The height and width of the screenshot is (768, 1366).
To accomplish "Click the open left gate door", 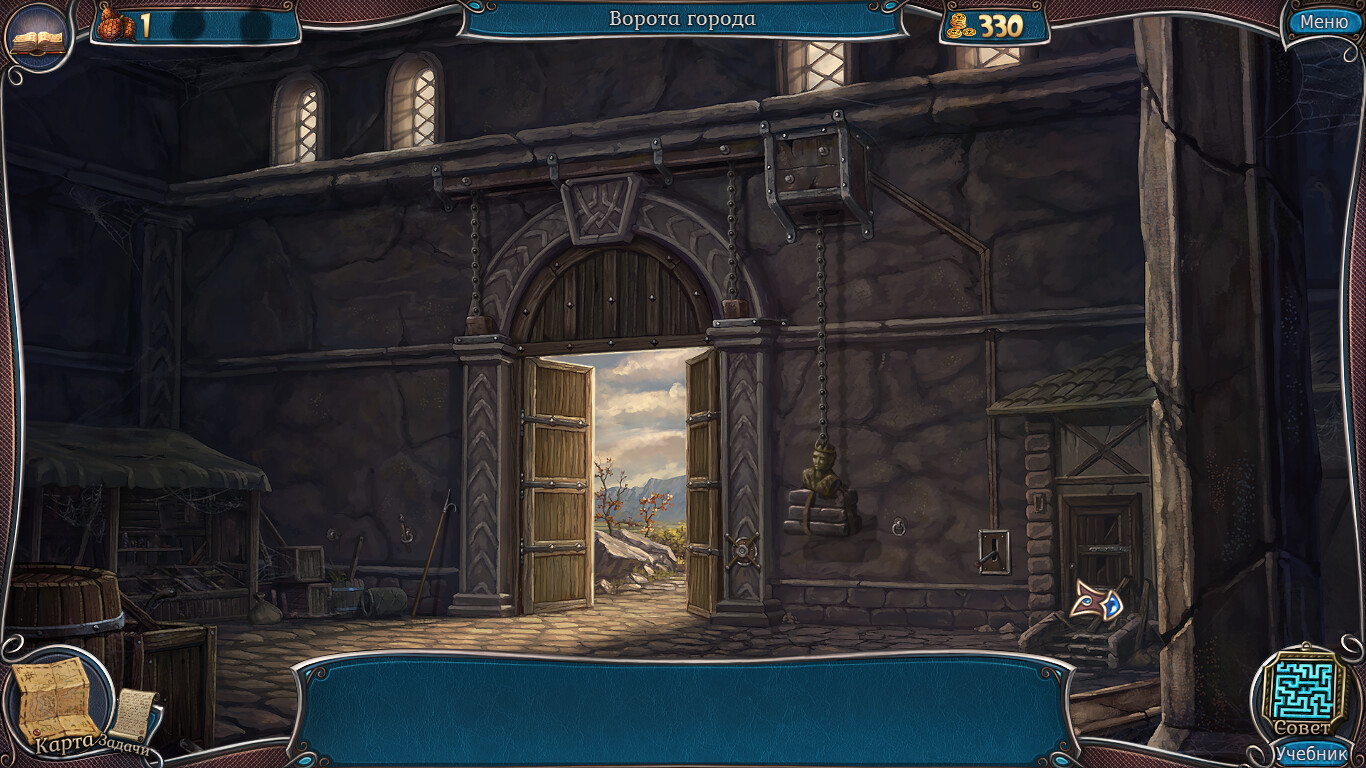I will click(555, 480).
